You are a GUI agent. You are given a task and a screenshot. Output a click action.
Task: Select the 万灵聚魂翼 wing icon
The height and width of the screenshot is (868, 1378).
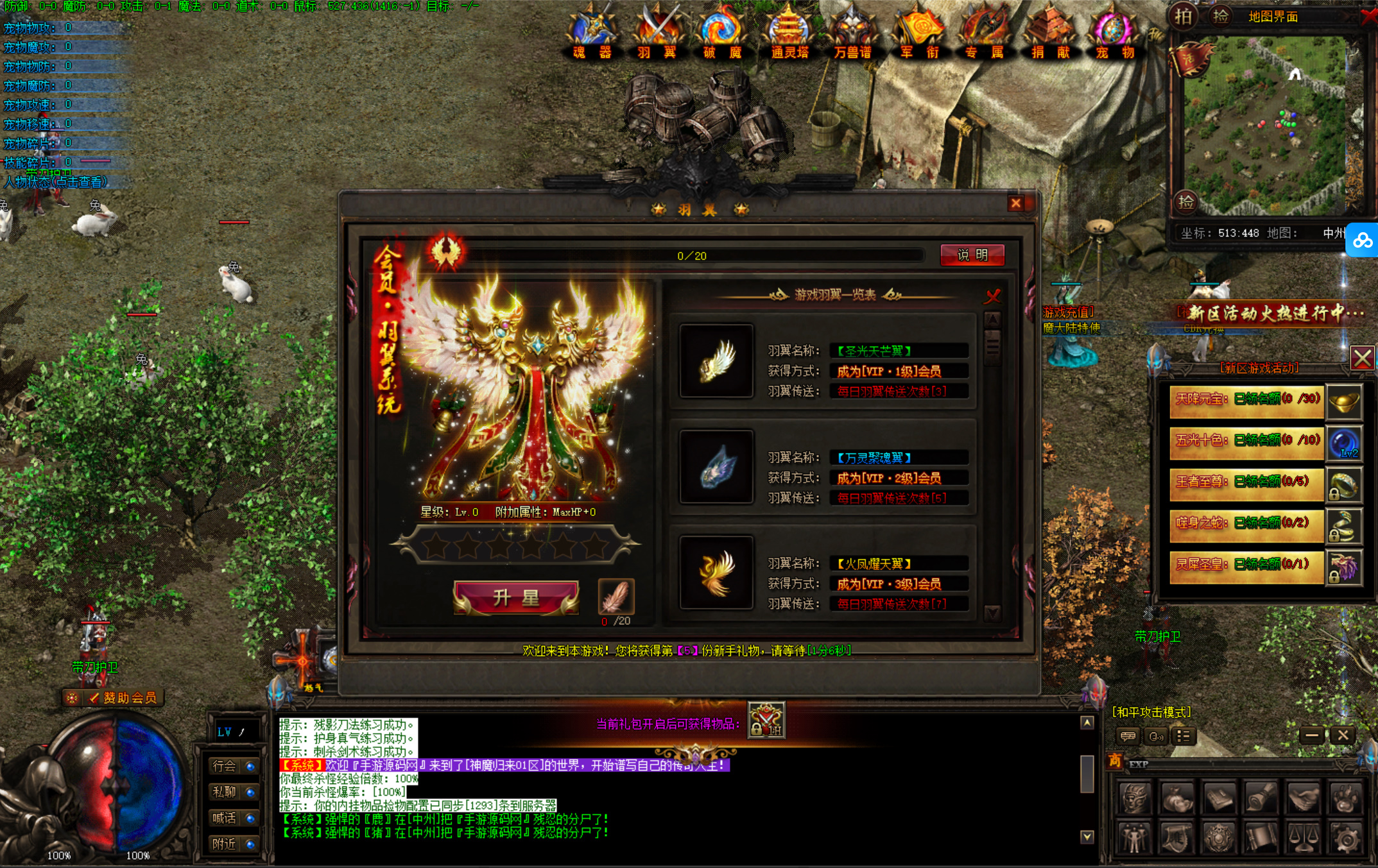click(x=716, y=467)
